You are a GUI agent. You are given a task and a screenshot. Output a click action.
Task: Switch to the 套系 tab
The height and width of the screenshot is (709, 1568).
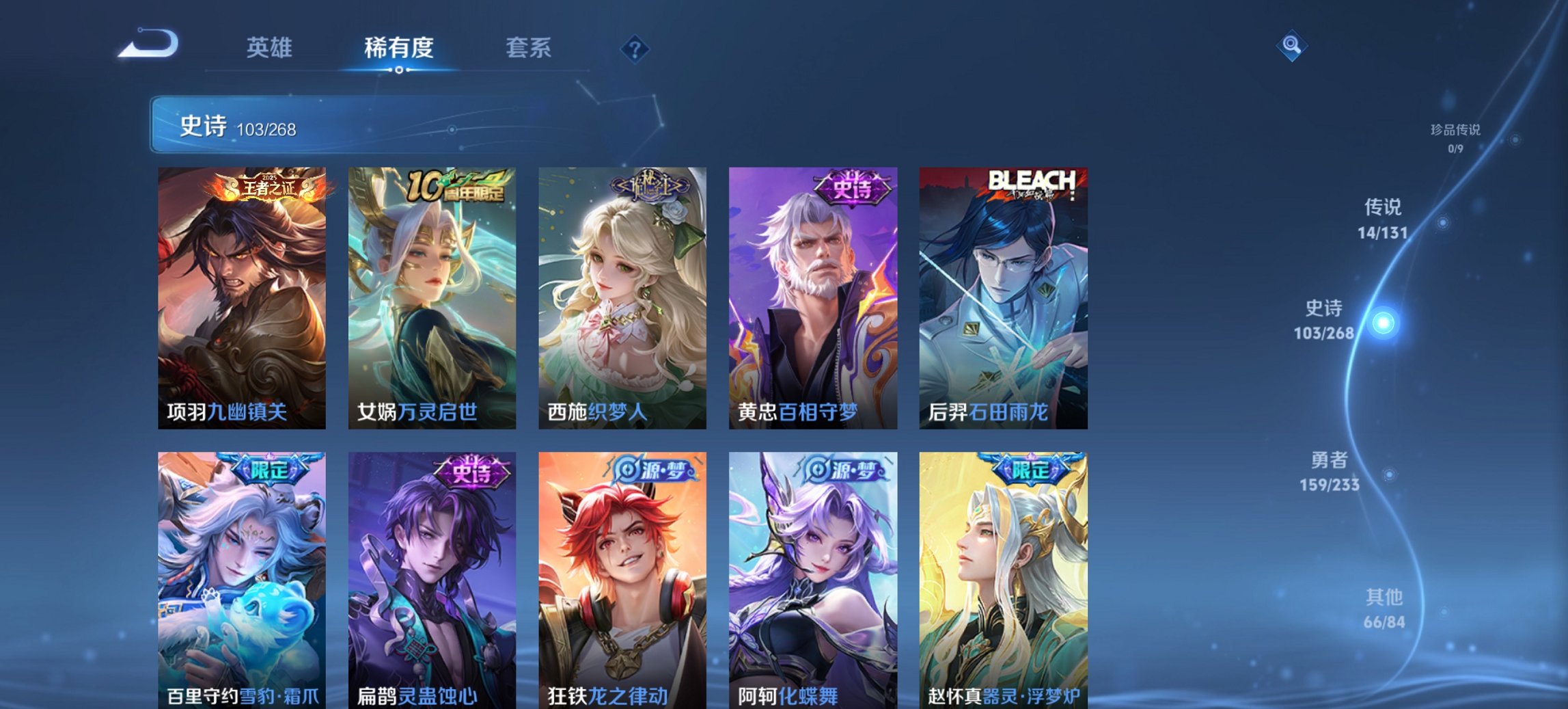[x=529, y=48]
